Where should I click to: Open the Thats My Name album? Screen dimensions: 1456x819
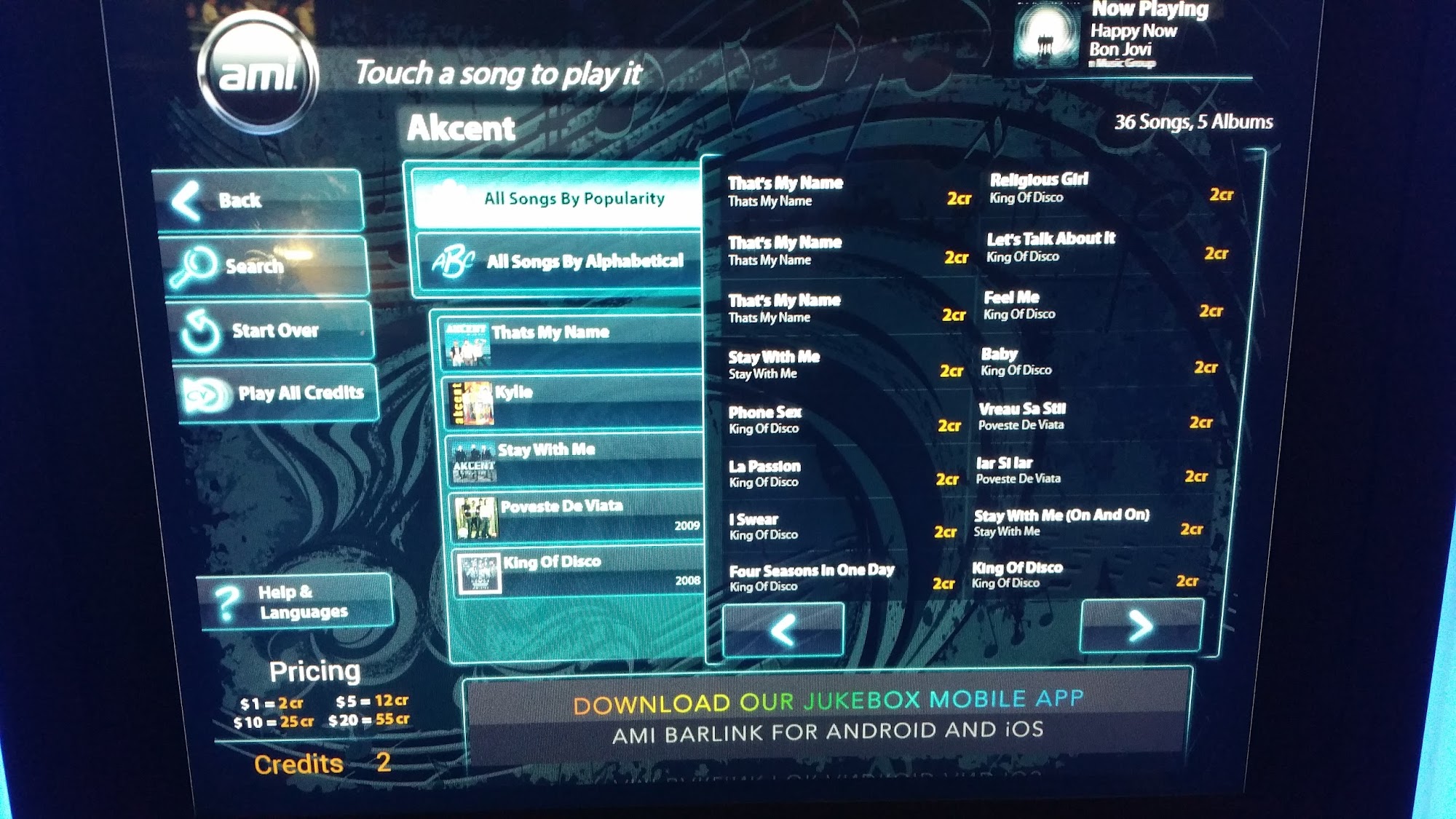[571, 343]
